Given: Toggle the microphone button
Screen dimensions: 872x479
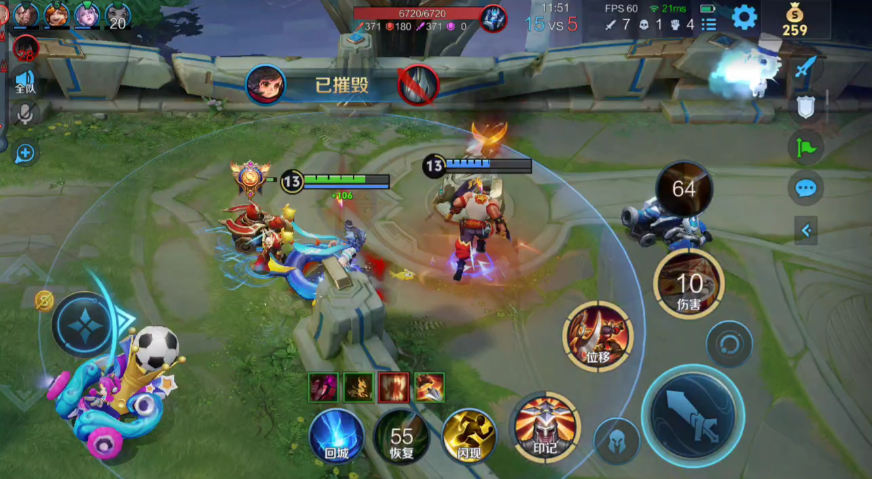Looking at the screenshot, I should pos(24,113).
